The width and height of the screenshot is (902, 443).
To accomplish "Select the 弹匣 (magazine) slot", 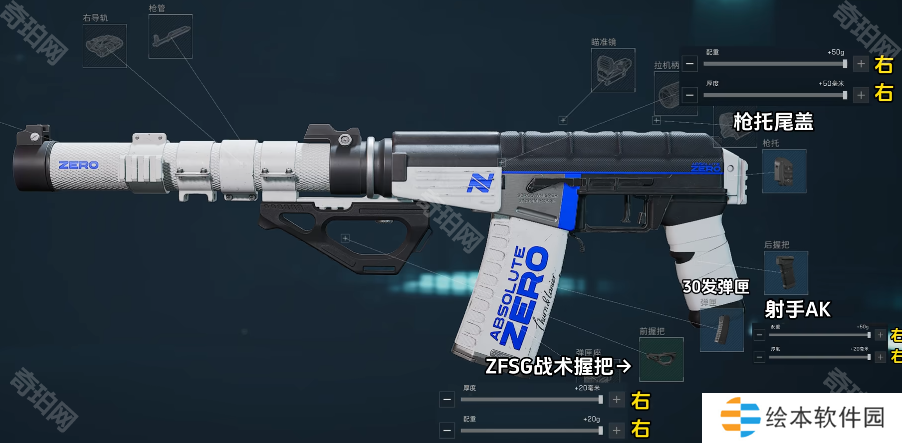I will coord(721,329).
